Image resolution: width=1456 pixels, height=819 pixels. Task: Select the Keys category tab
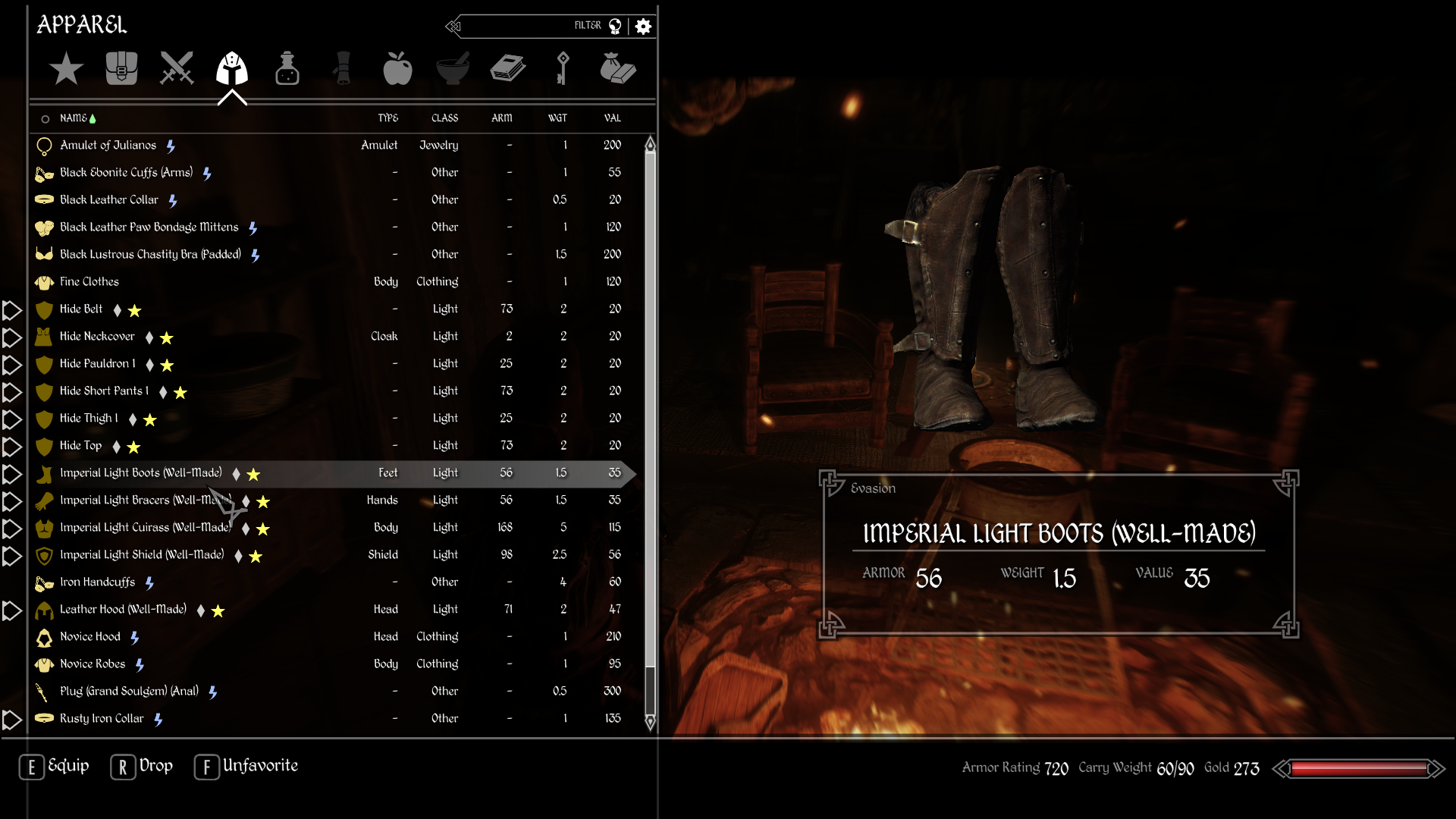pyautogui.click(x=563, y=68)
